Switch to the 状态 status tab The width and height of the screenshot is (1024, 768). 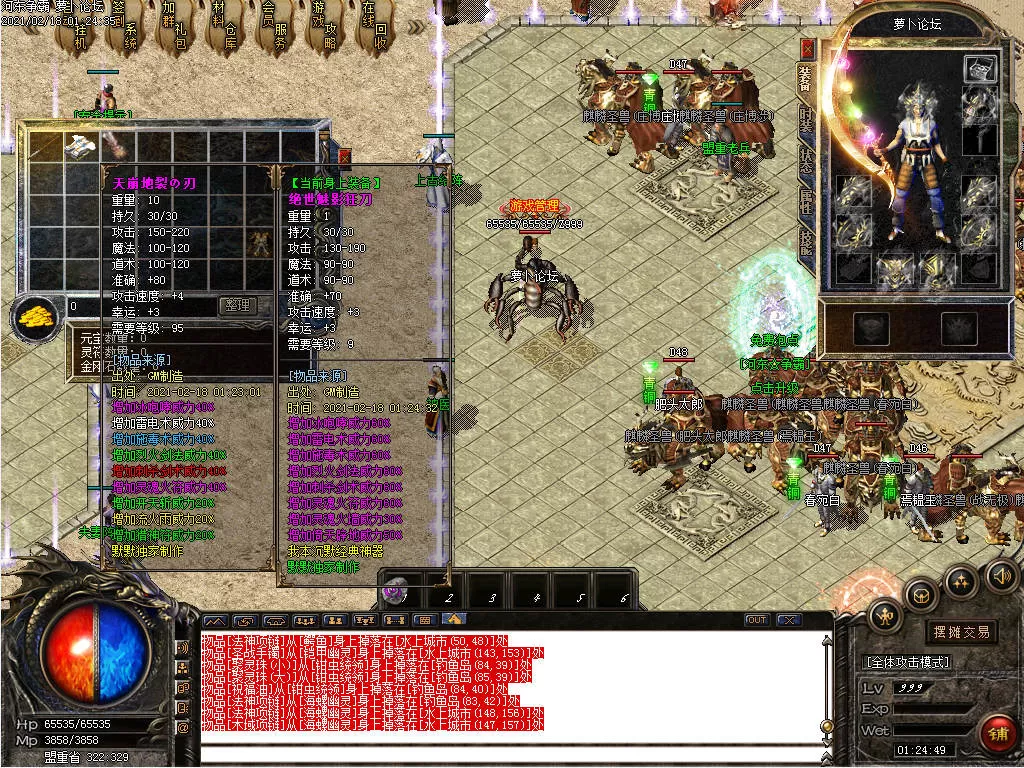click(806, 160)
